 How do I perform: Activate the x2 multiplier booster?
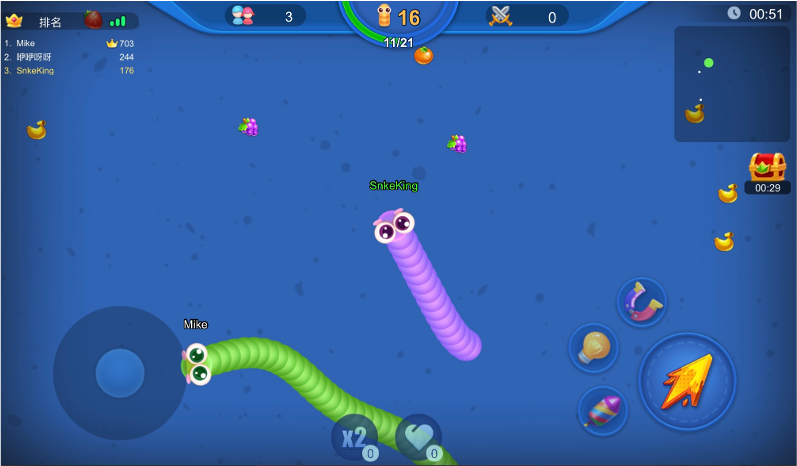point(355,437)
